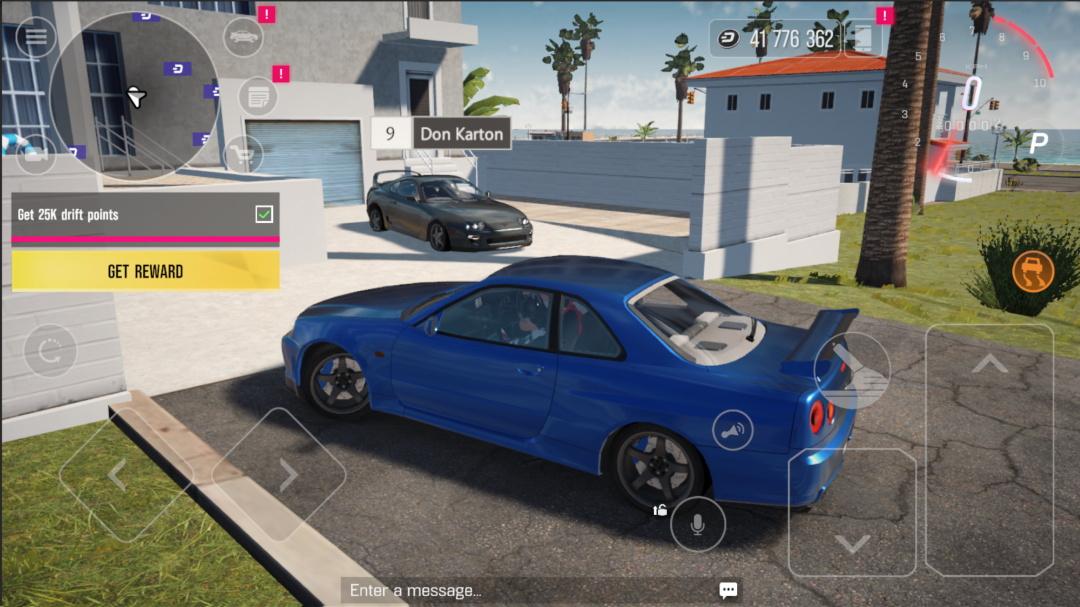This screenshot has width=1080, height=607.
Task: Steer right with the right arrow
Action: tap(287, 475)
